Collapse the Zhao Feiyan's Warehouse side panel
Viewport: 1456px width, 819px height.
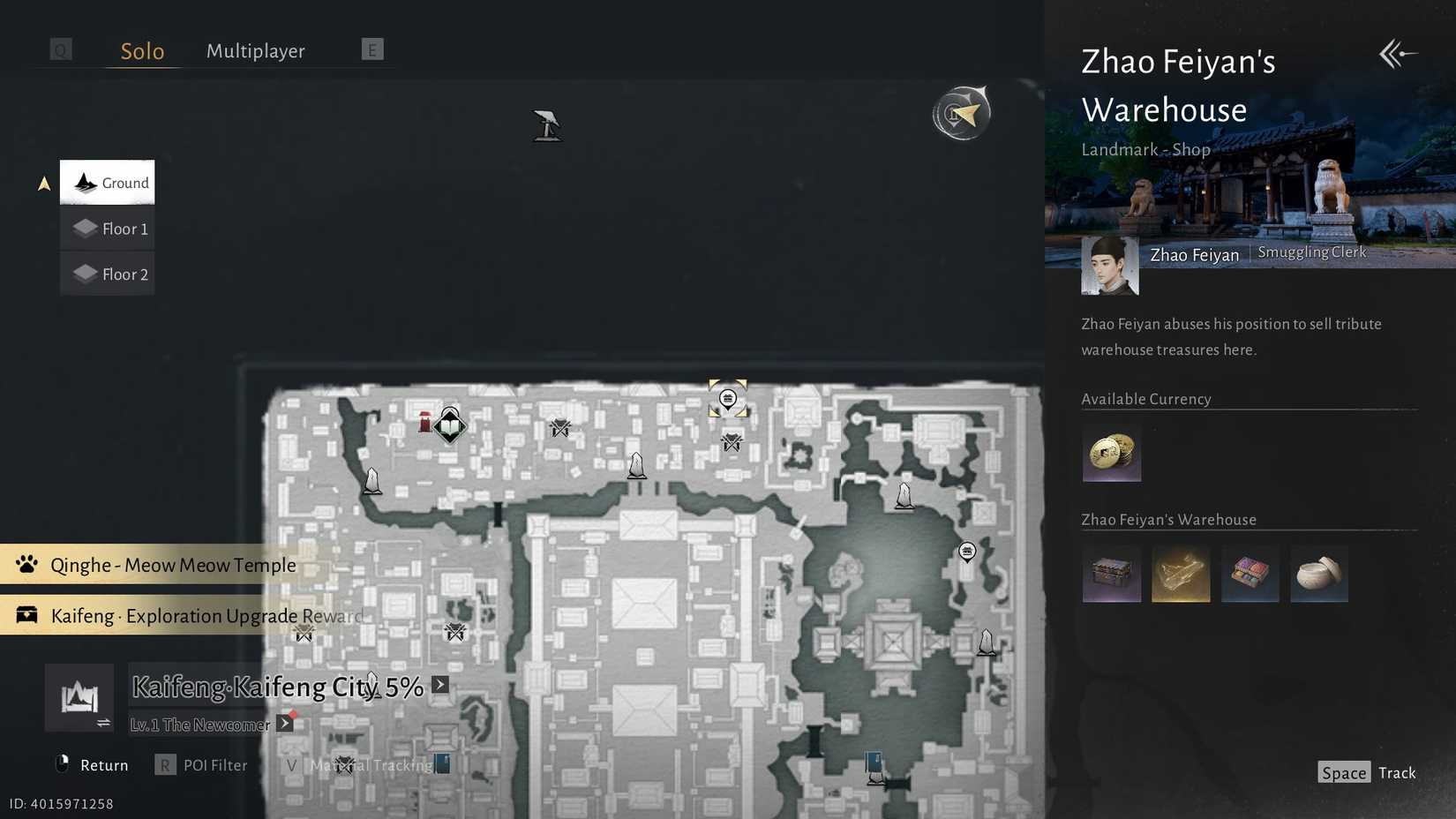click(1397, 54)
